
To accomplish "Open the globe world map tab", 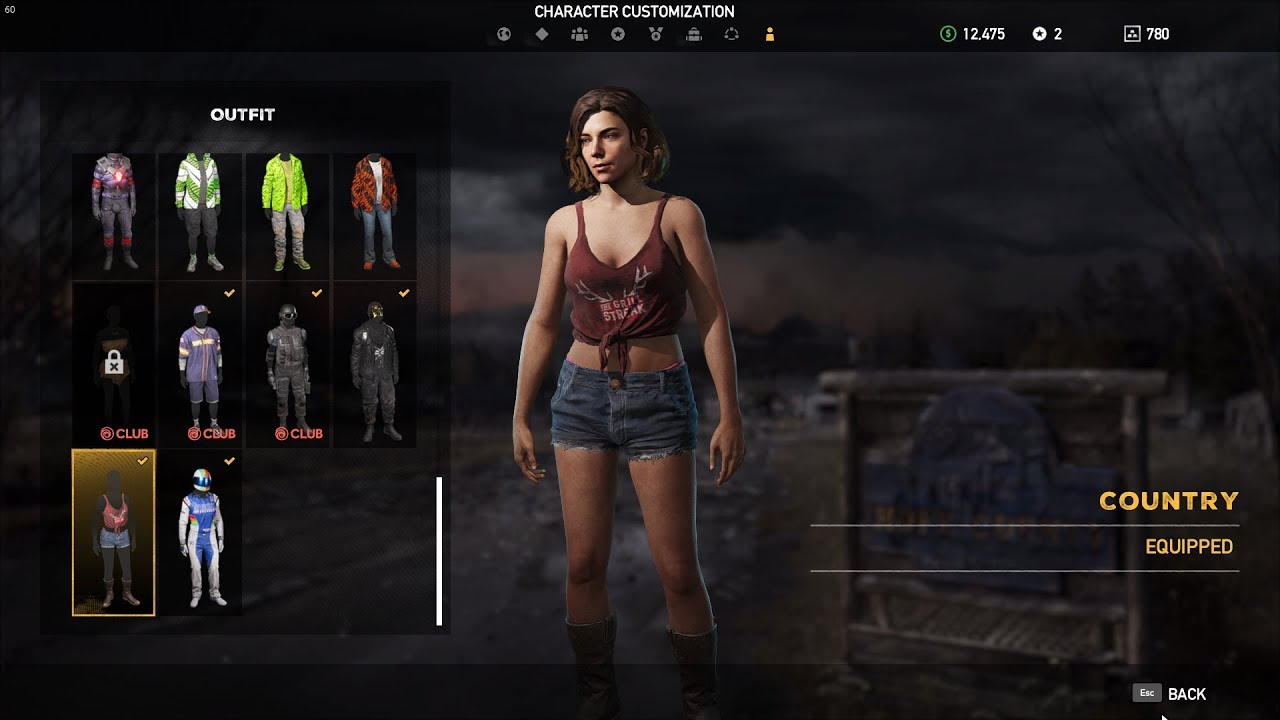I will point(504,34).
